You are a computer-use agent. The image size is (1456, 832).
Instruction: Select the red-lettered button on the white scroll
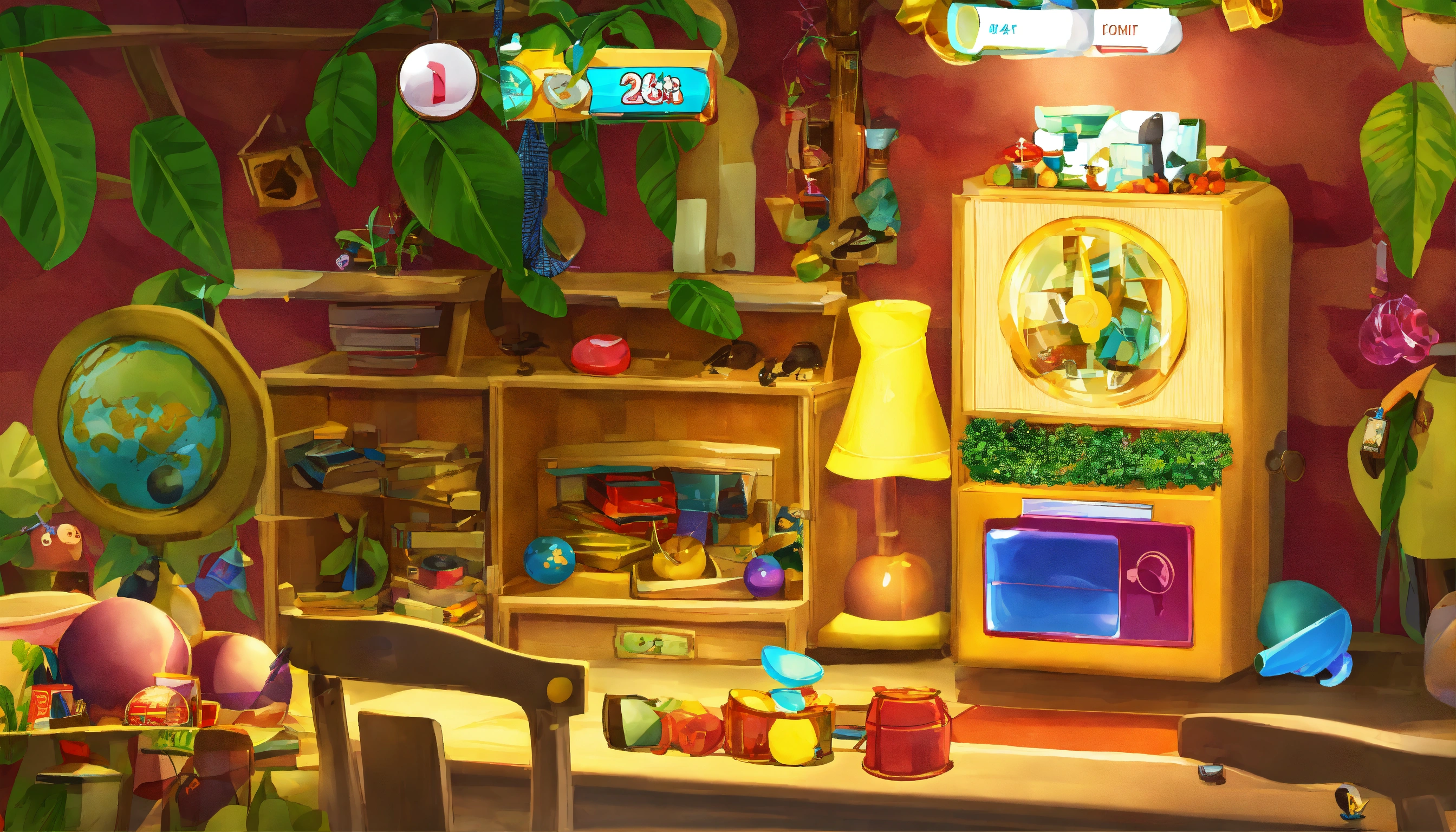(x=1120, y=31)
